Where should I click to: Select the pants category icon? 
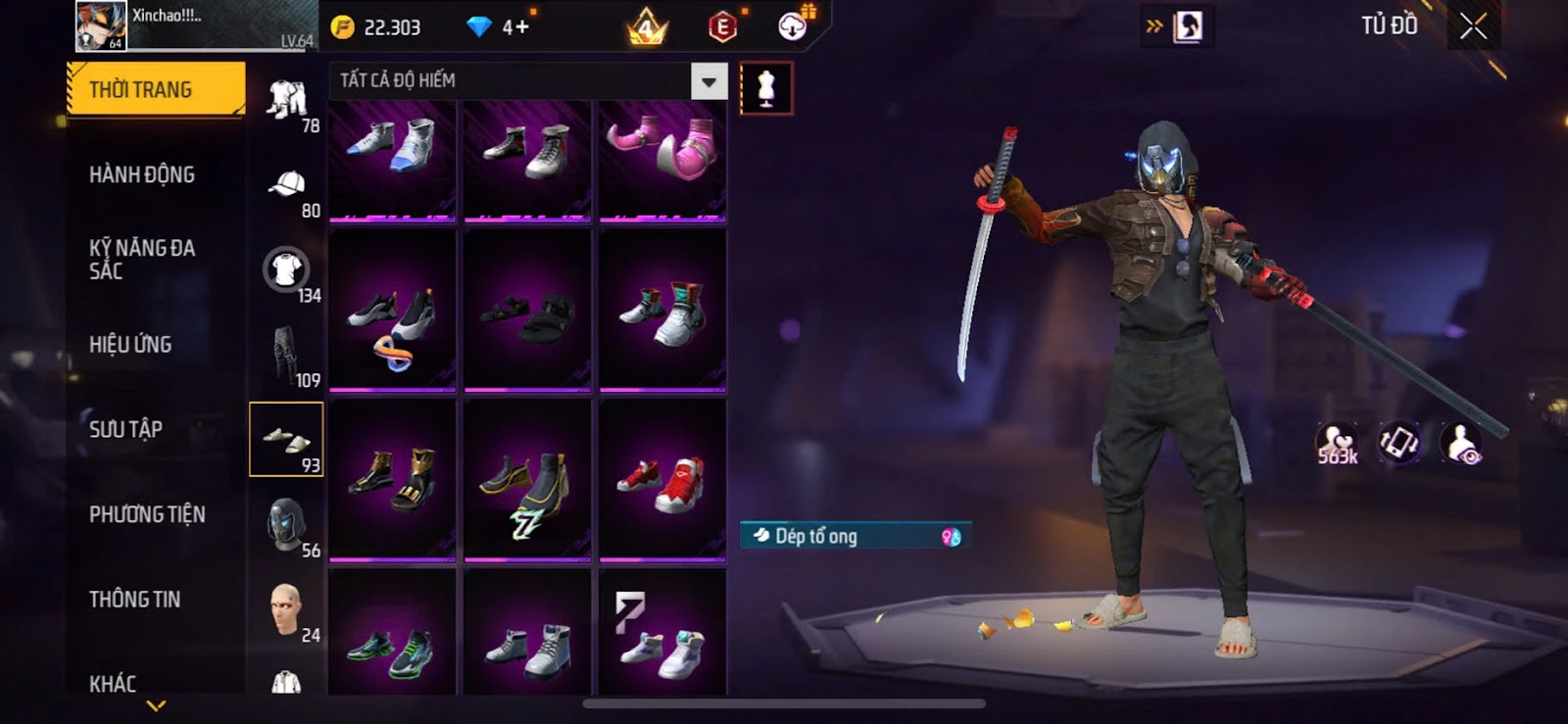point(284,354)
